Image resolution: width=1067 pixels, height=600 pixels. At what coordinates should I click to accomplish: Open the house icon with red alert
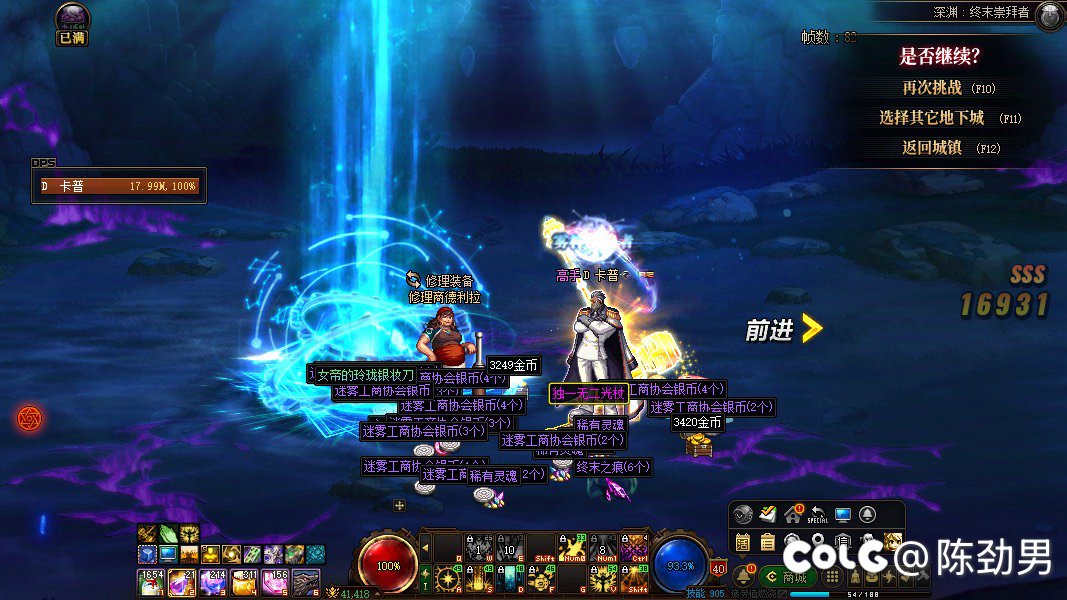[x=792, y=515]
